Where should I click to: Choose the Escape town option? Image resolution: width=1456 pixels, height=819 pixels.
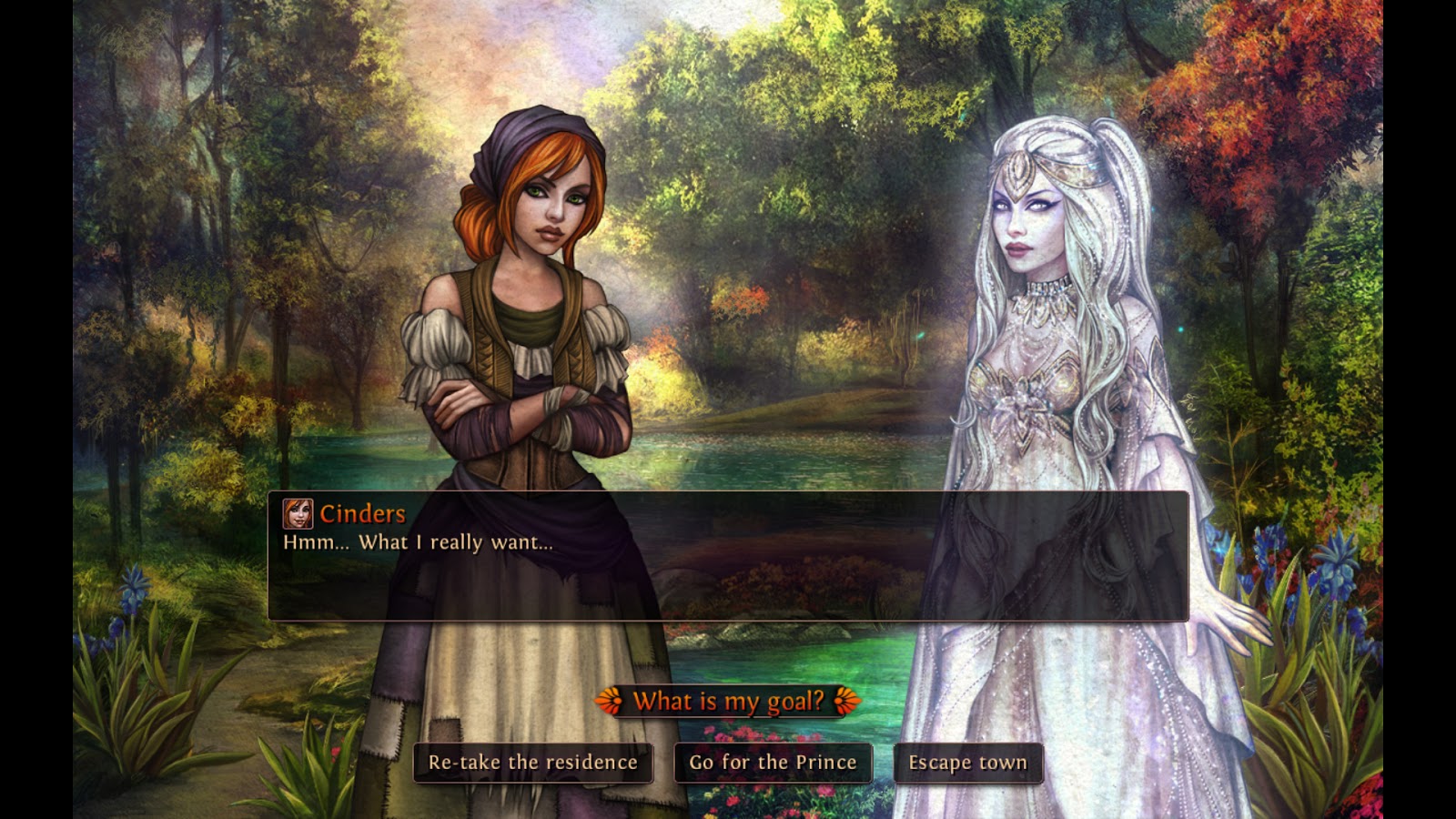[966, 763]
